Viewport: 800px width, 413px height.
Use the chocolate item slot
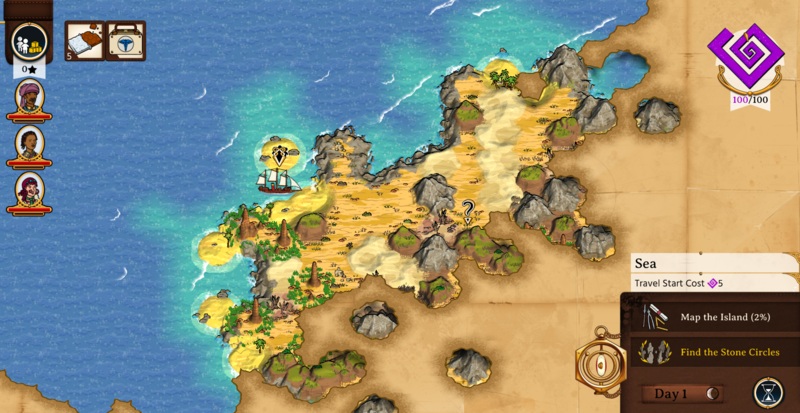(85, 41)
